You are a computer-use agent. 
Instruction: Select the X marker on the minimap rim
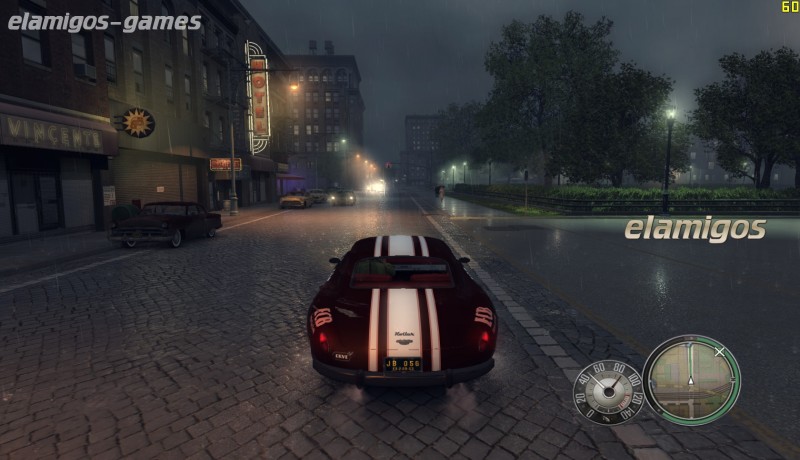pos(719,351)
